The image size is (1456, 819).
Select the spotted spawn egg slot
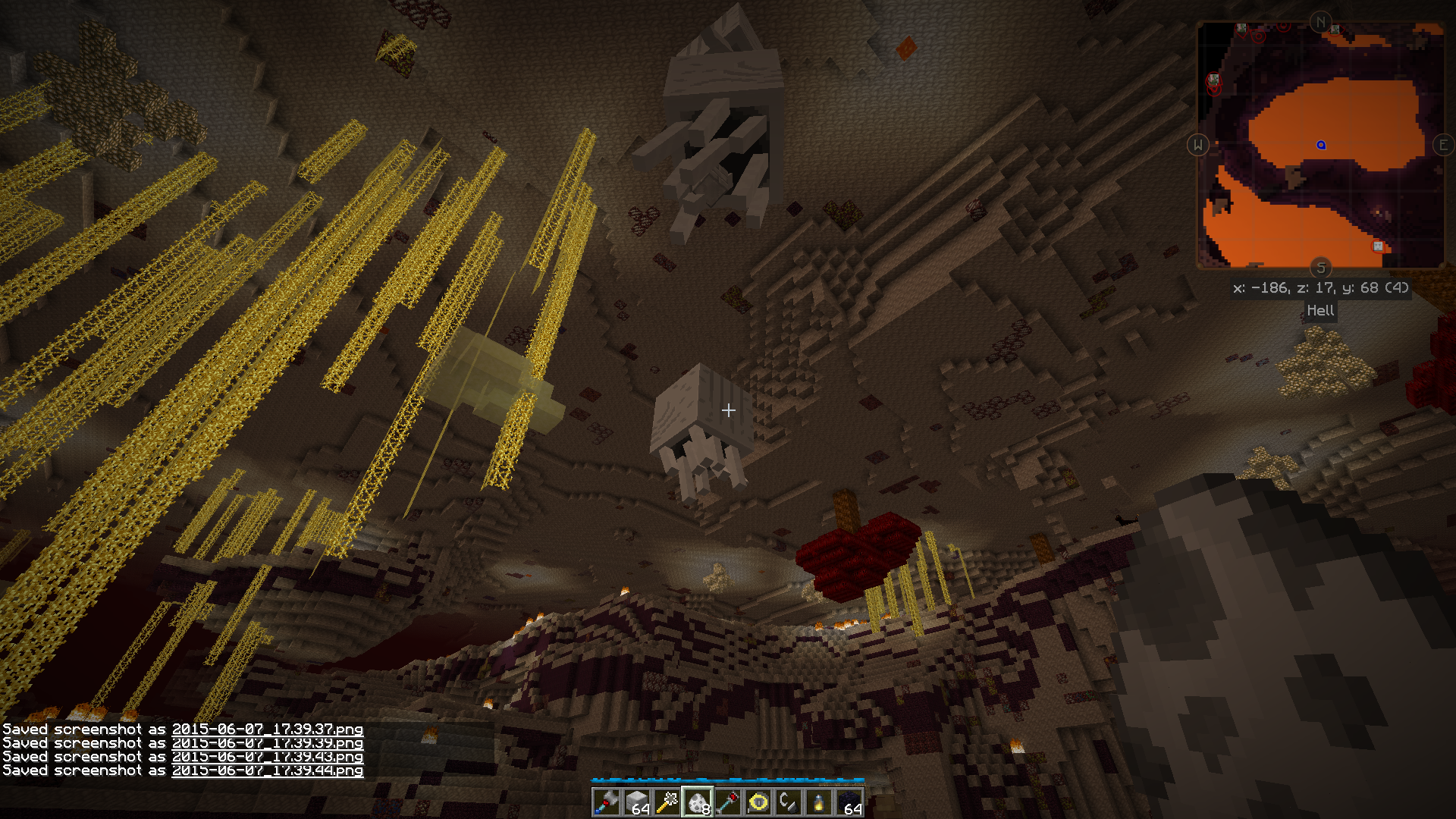pos(698,802)
